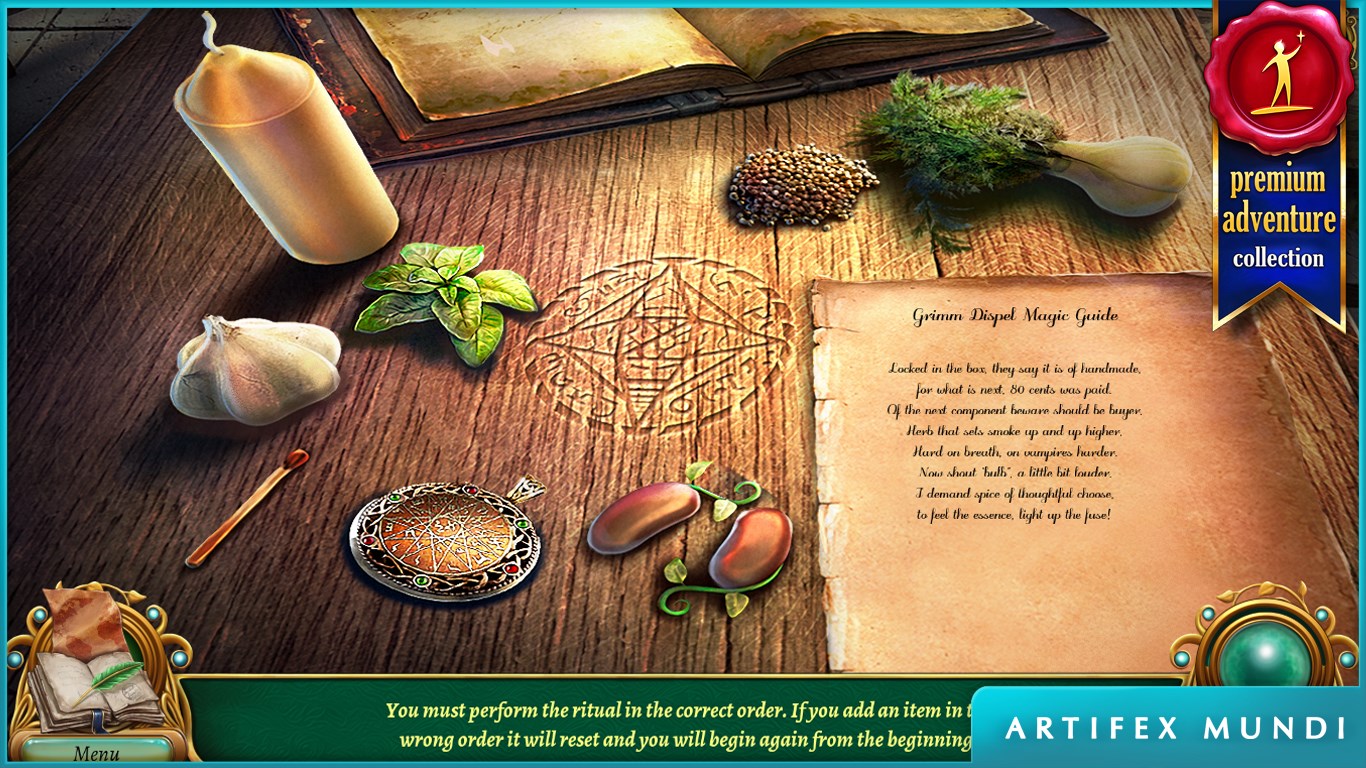
Task: Choose the round pentagram amulet
Action: click(x=446, y=540)
